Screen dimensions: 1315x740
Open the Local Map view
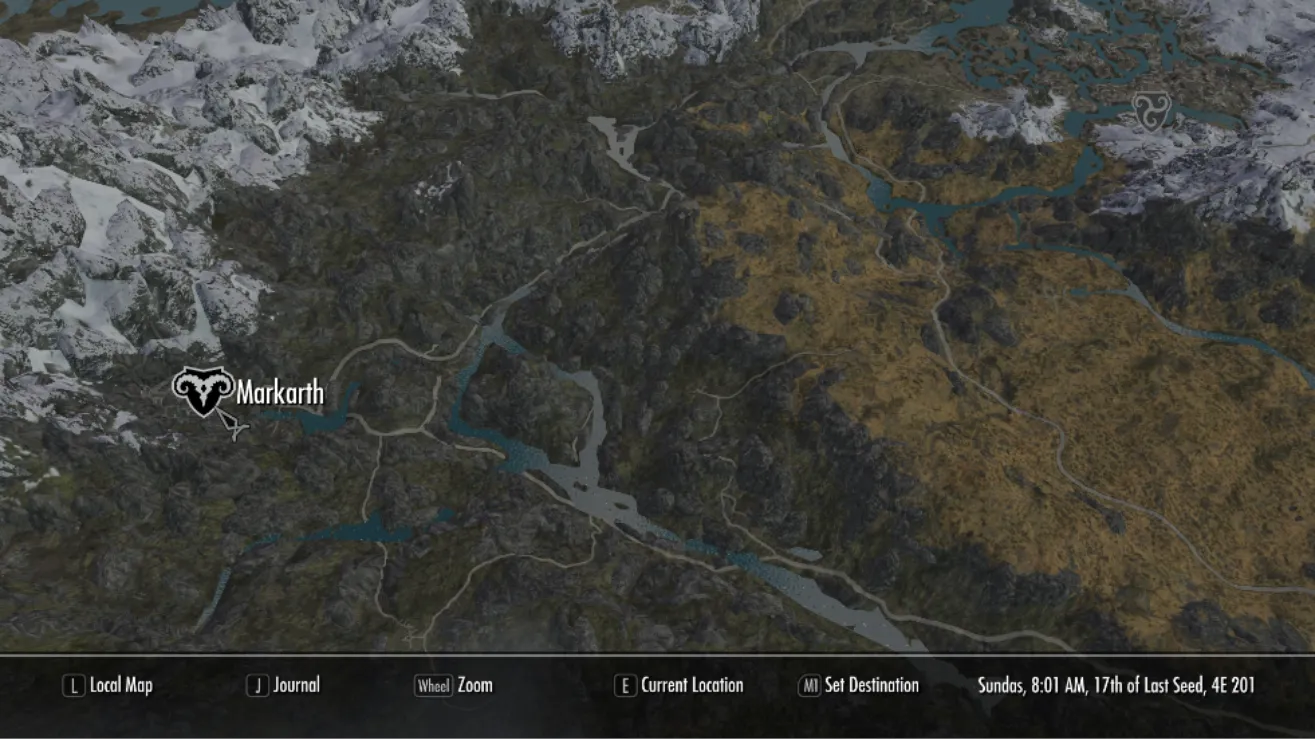(108, 686)
